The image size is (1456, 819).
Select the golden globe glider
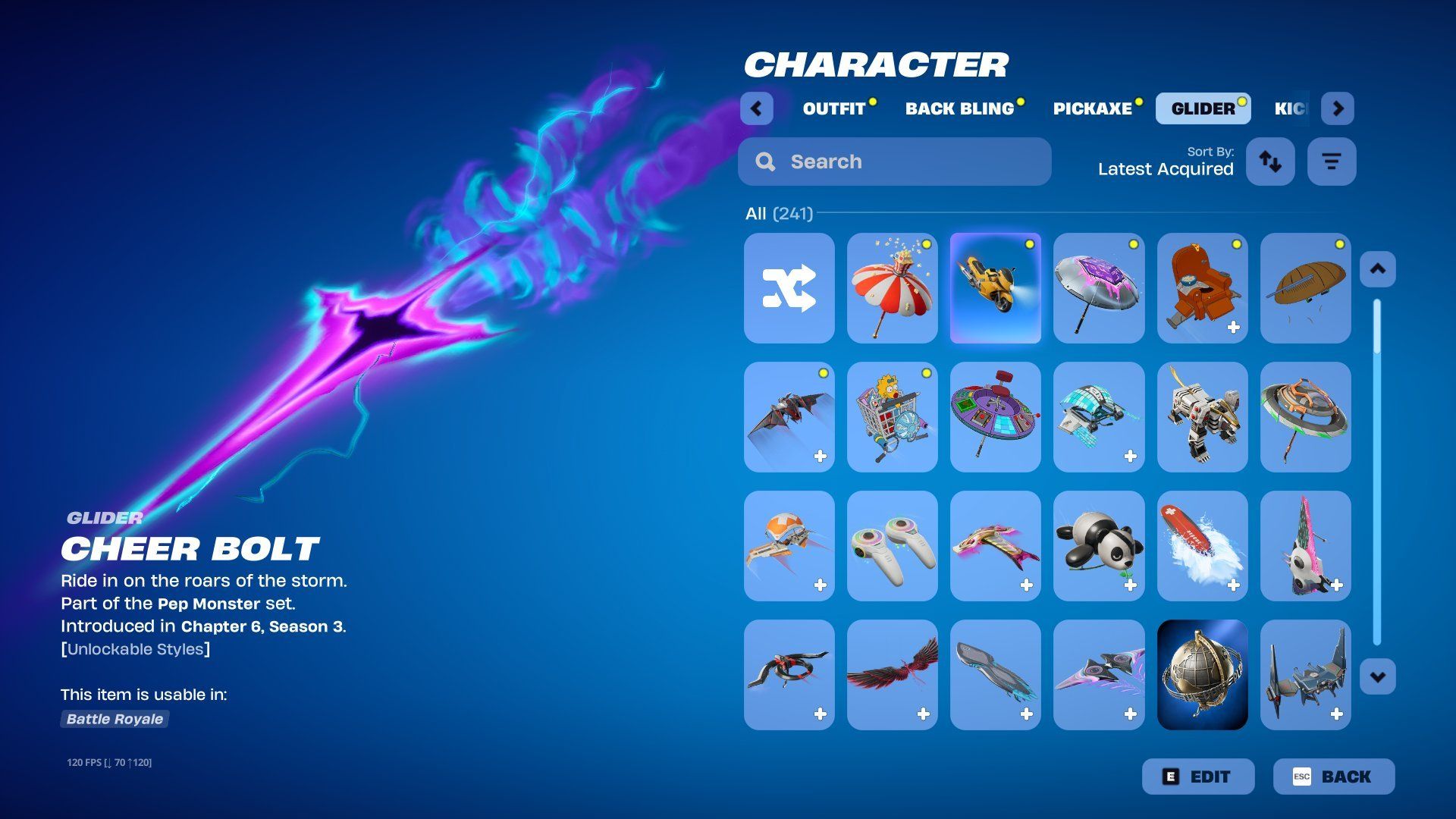[x=1202, y=675]
